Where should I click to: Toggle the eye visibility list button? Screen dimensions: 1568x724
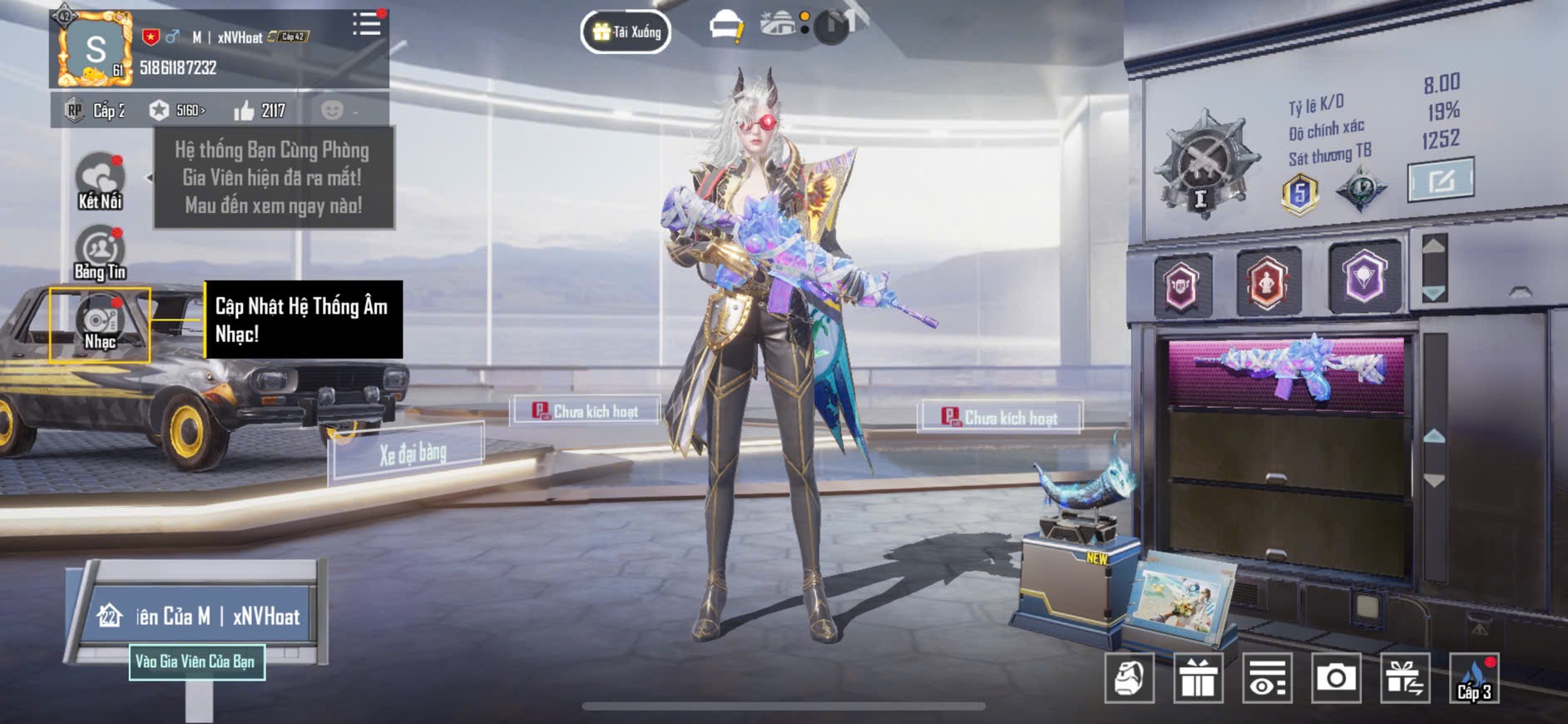(x=1267, y=678)
